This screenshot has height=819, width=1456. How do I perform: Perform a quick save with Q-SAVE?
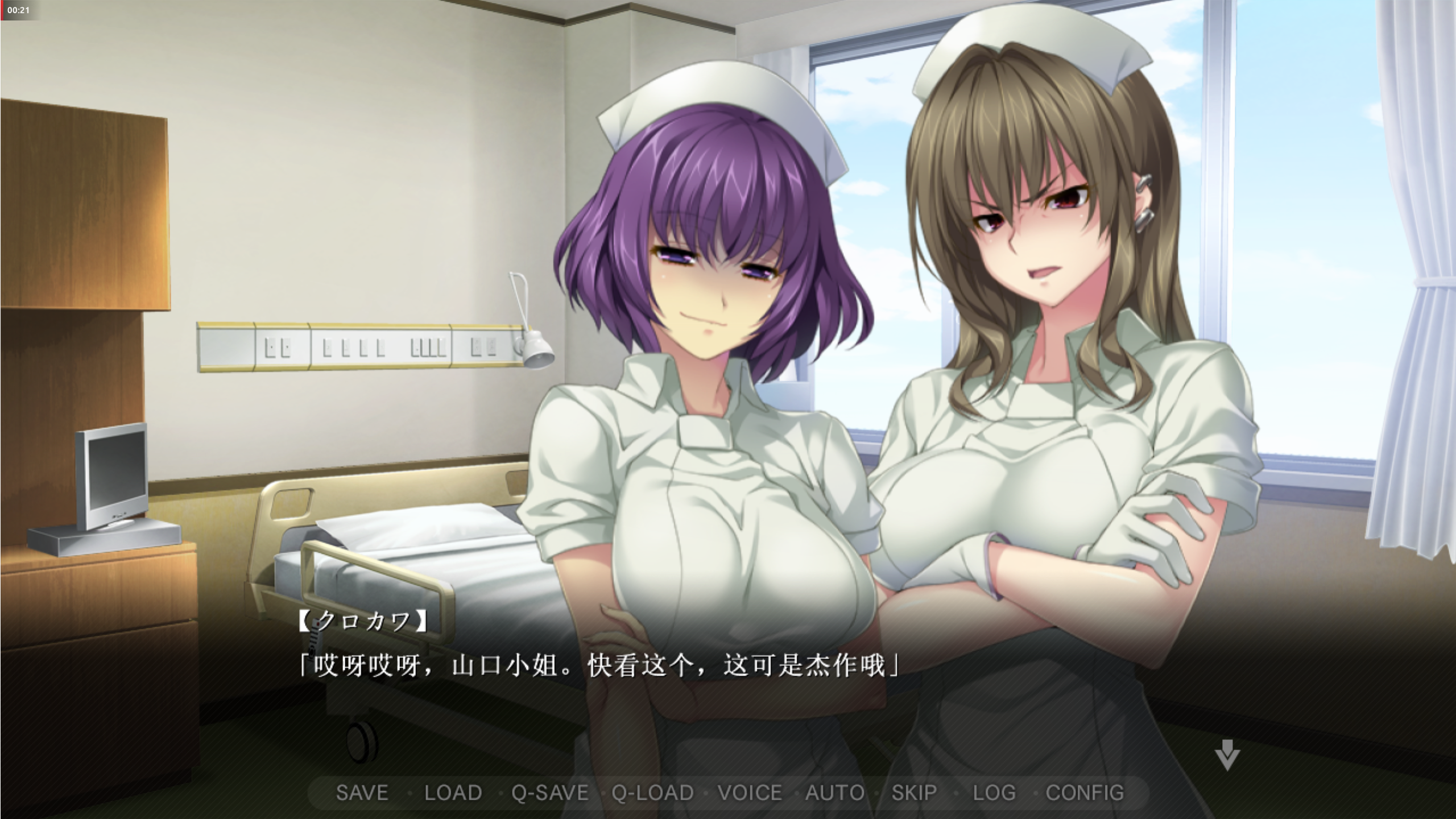[x=549, y=793]
